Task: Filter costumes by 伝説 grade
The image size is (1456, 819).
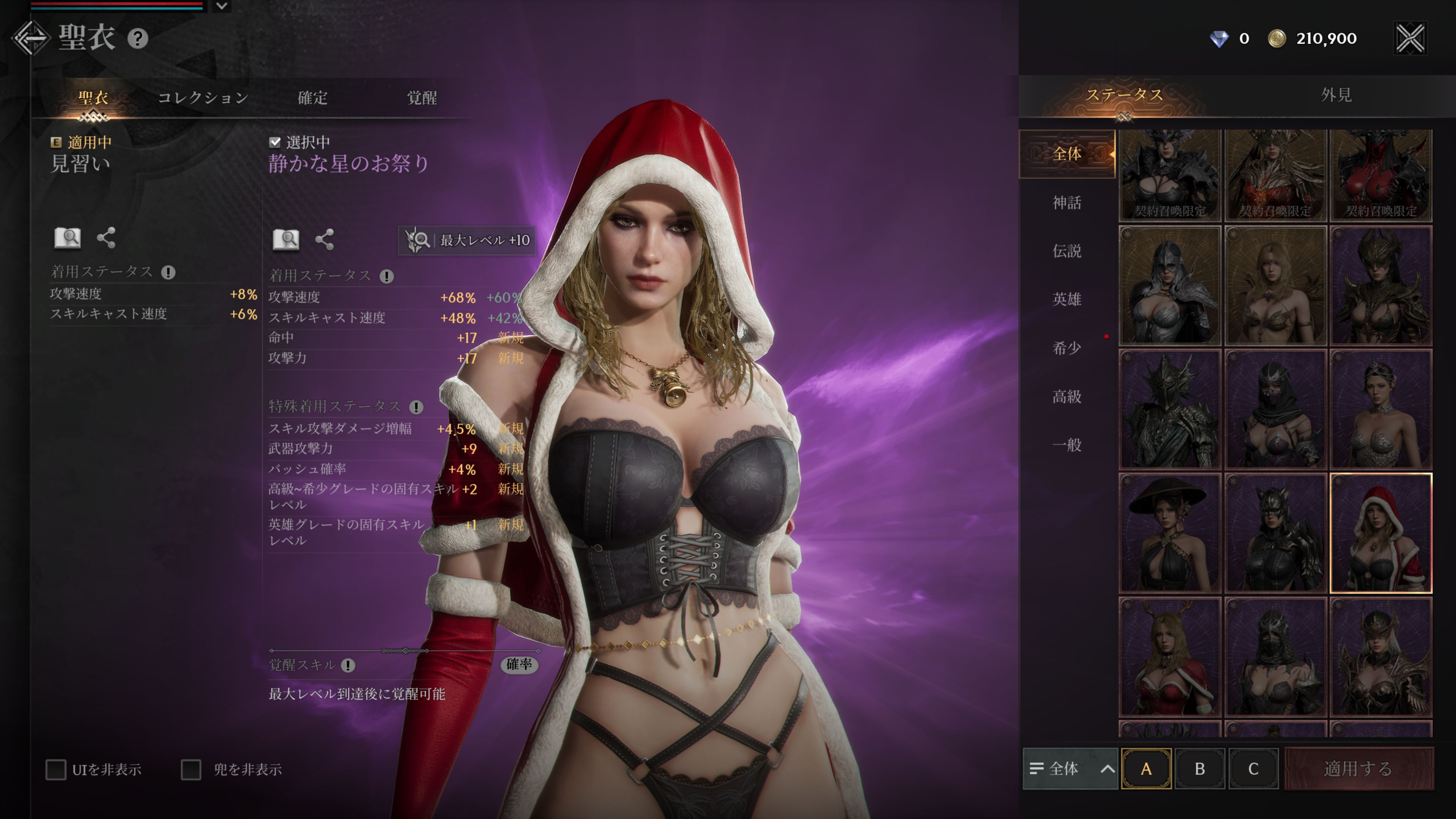Action: coord(1067,250)
